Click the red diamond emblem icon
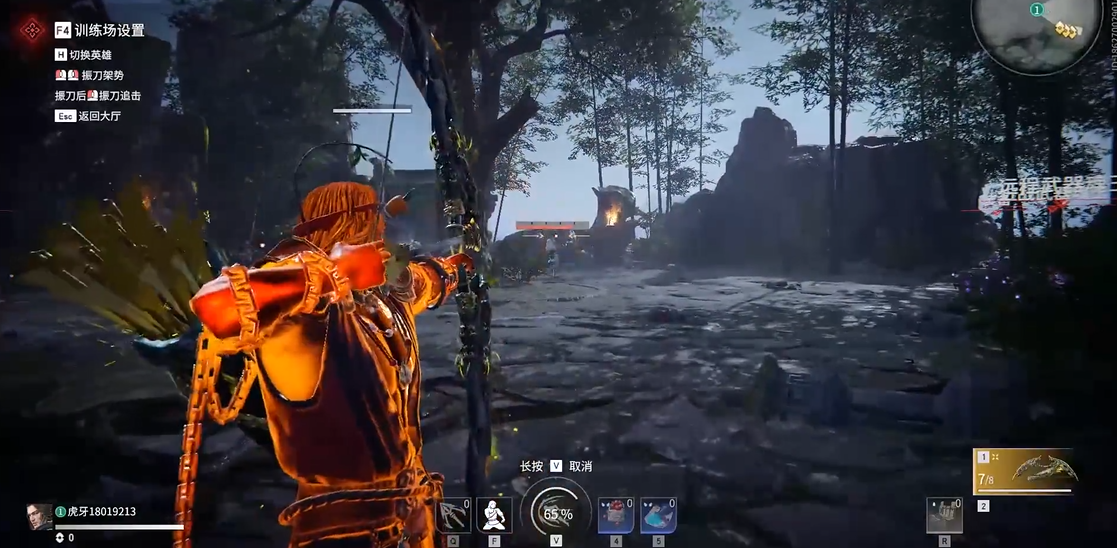Viewport: 1117px width, 548px height. pyautogui.click(x=30, y=30)
